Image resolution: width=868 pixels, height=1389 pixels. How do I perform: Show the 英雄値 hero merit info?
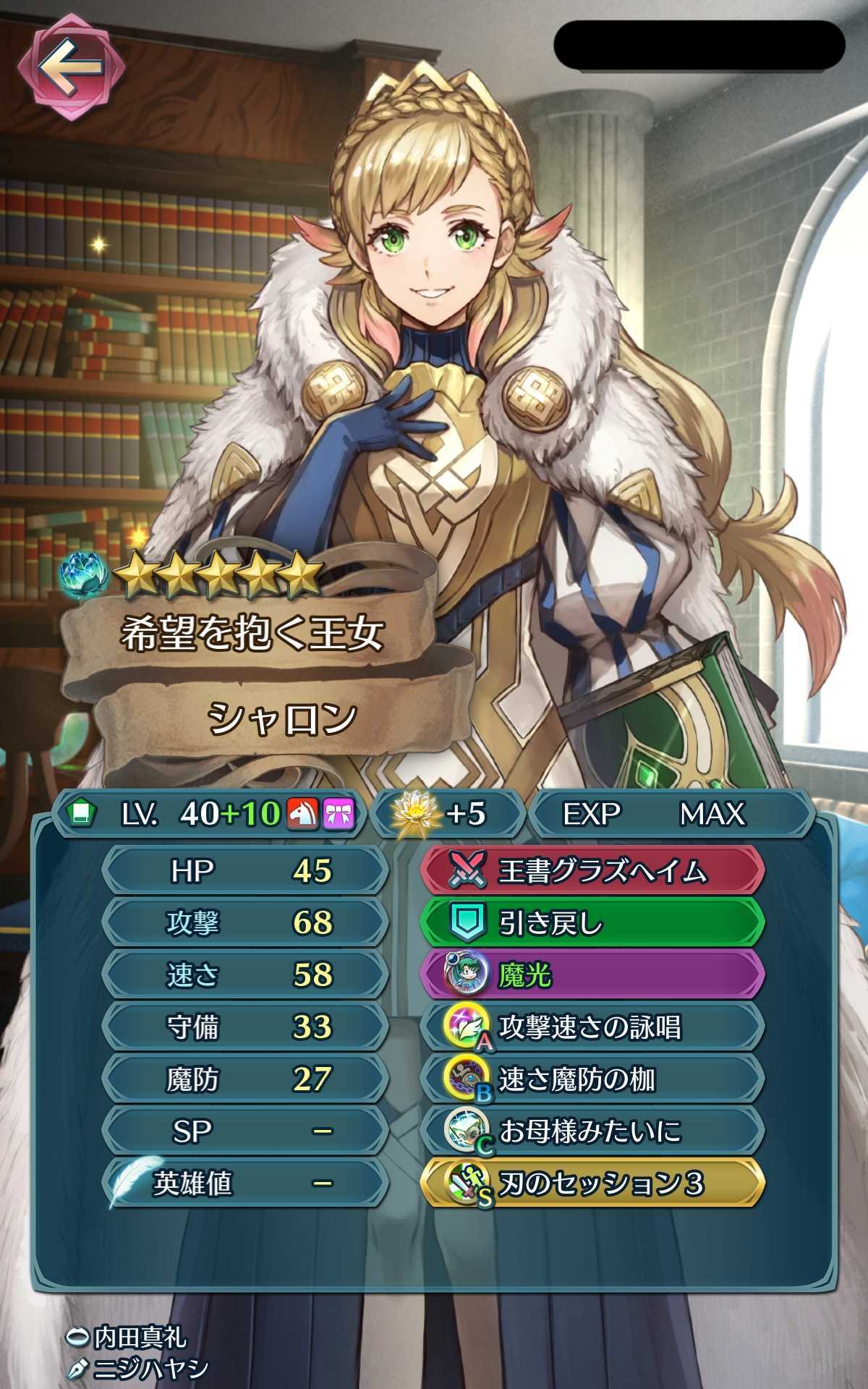tap(244, 1184)
